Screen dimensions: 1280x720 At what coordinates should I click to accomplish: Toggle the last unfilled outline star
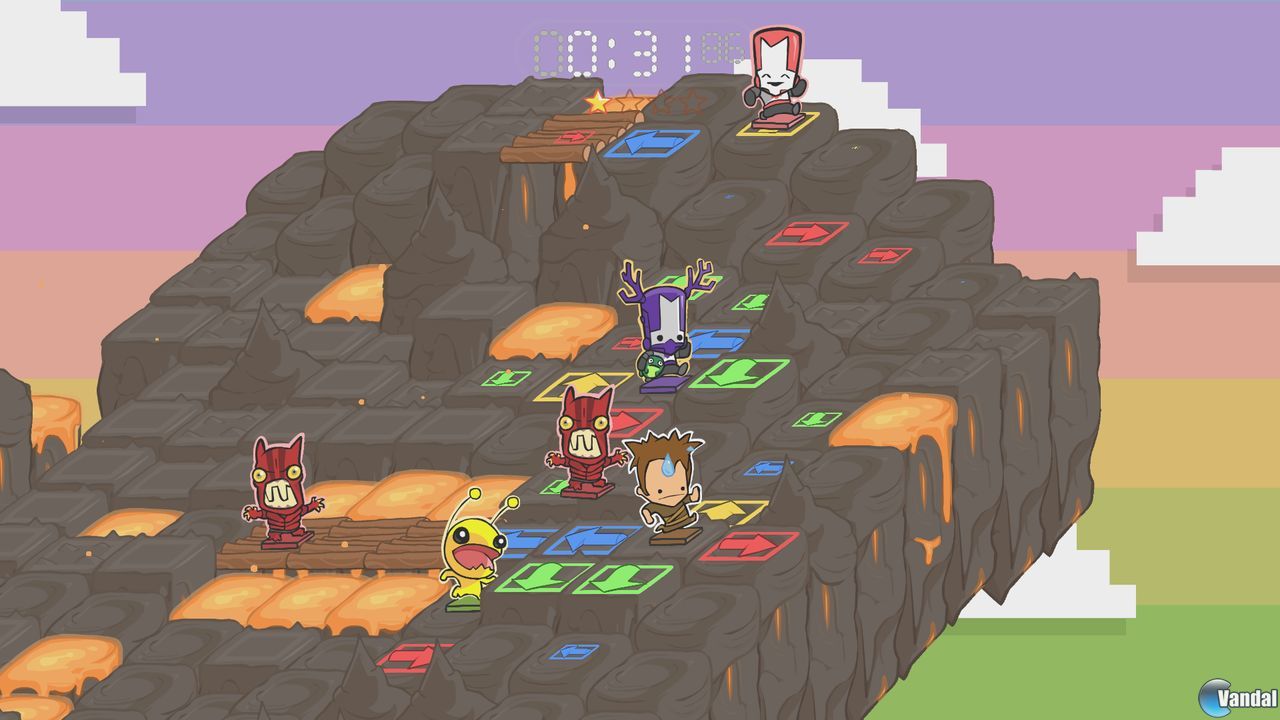tap(693, 100)
